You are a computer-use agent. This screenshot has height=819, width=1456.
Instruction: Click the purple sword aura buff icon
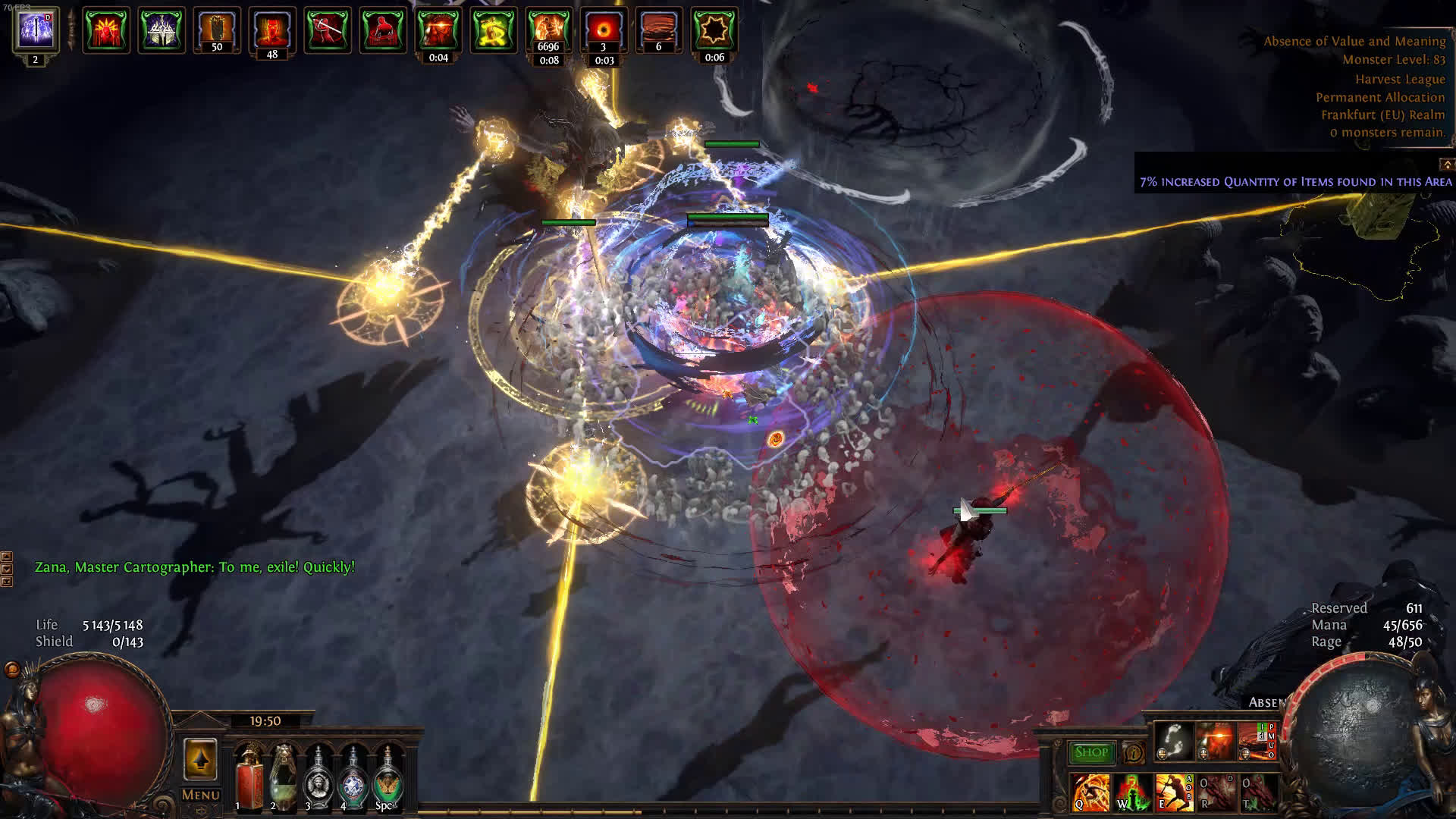pyautogui.click(x=36, y=30)
